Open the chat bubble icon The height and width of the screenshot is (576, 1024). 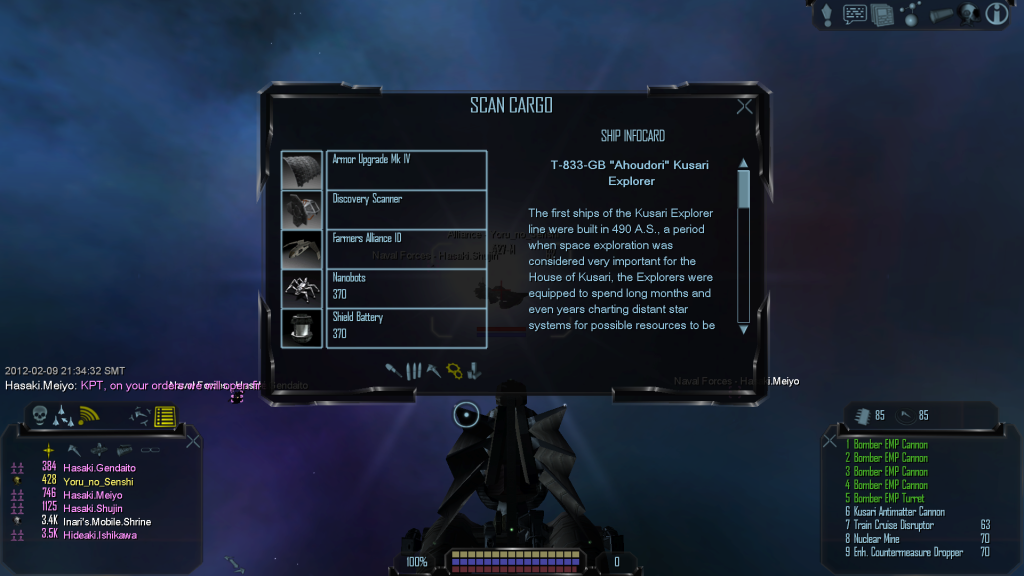[x=855, y=14]
